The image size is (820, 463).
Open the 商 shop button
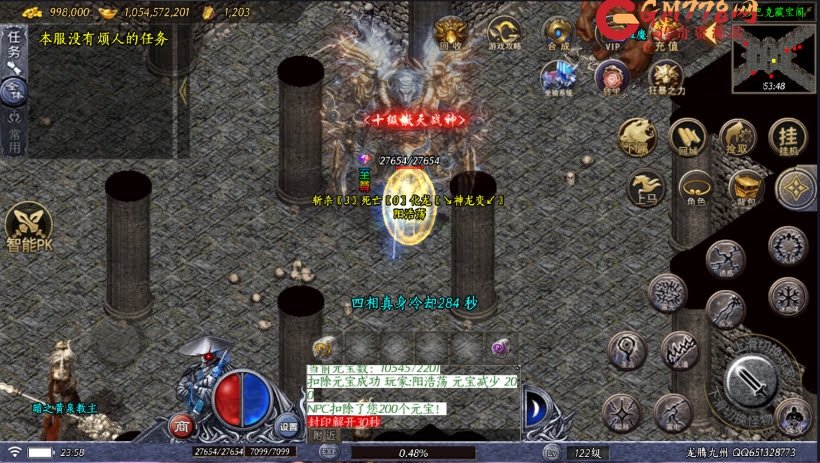coord(182,425)
